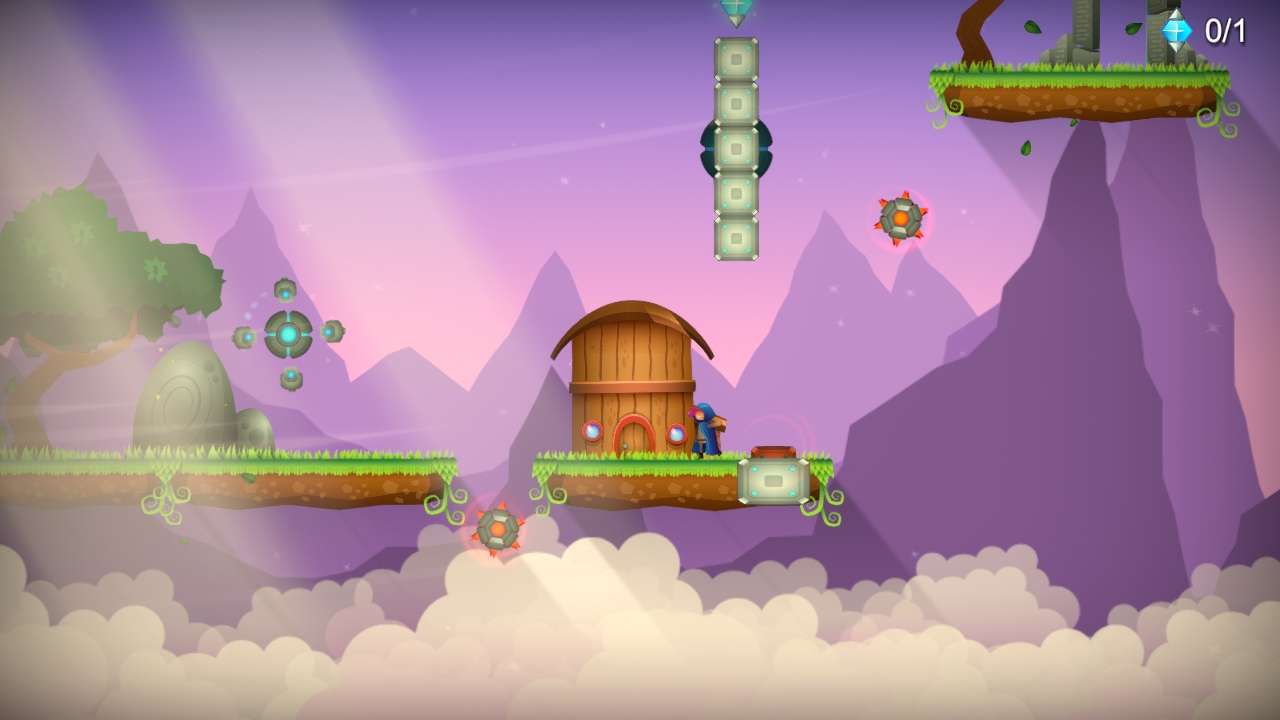Select the metal crate on the platform
Screen dimensions: 1280x720
click(772, 481)
